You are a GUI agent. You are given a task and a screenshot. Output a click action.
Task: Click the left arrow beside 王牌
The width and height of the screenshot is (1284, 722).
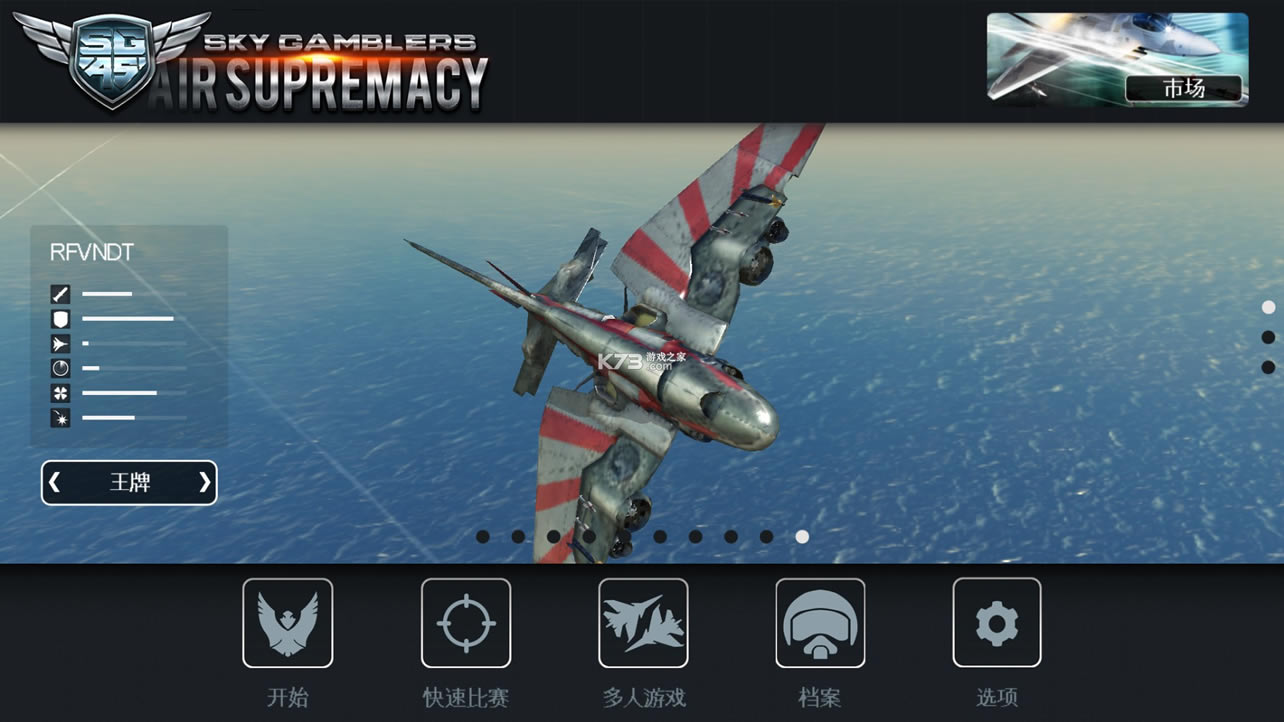55,483
